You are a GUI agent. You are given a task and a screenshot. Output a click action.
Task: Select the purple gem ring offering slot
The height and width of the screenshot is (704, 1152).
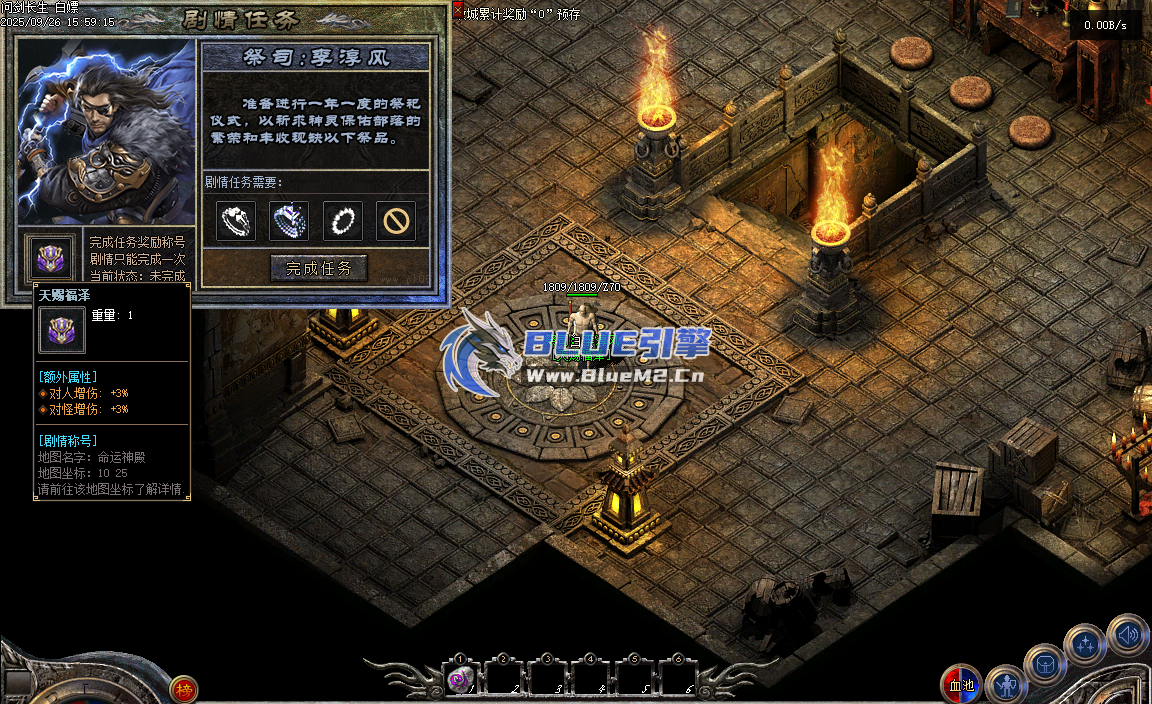290,221
